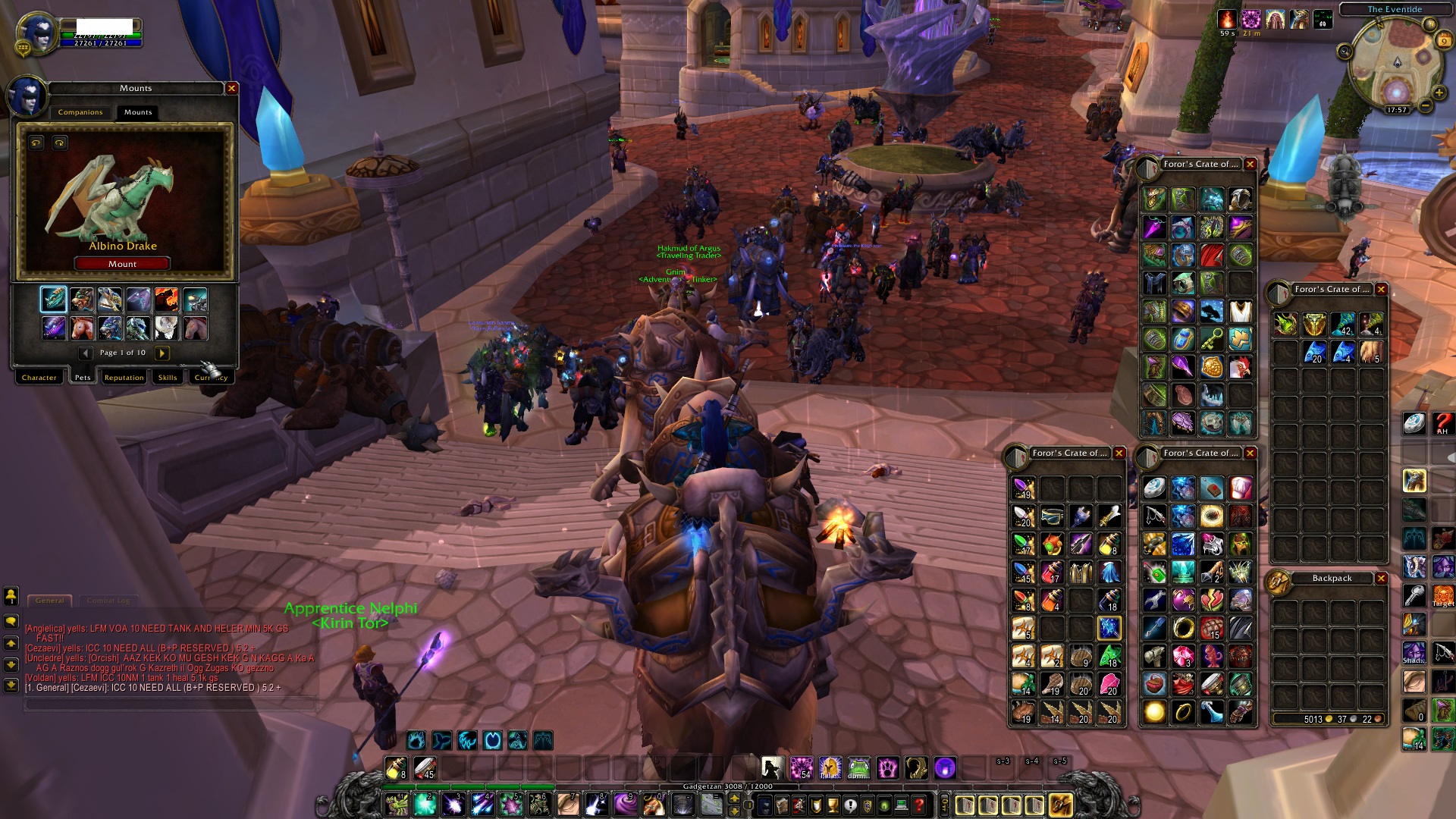Viewport: 1456px width, 819px height.
Task: Open the Character tab
Action: (39, 377)
